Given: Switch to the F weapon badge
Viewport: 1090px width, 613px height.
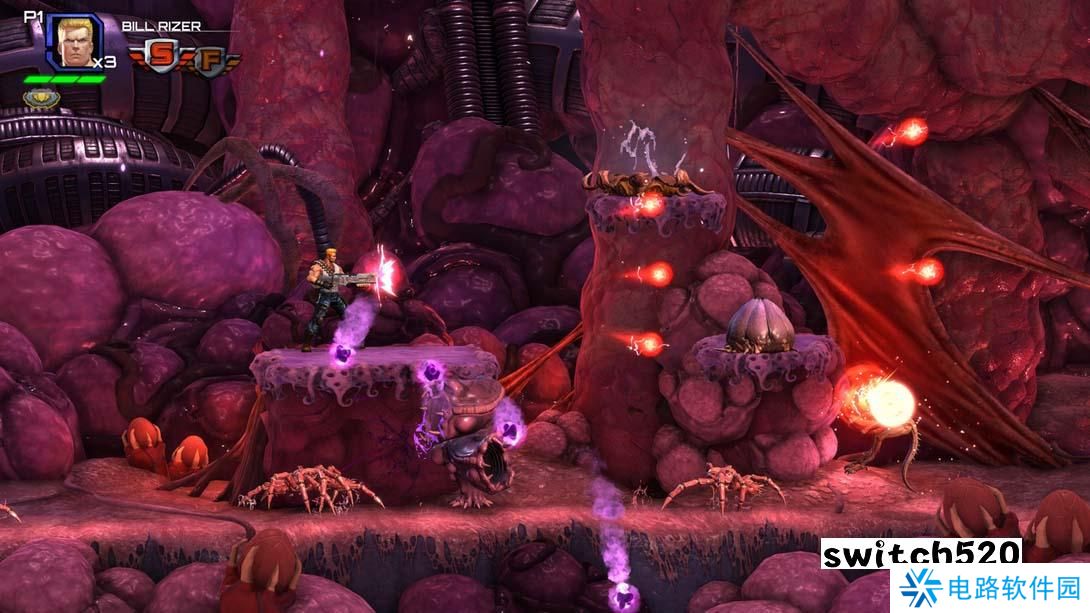Looking at the screenshot, I should pos(209,58).
